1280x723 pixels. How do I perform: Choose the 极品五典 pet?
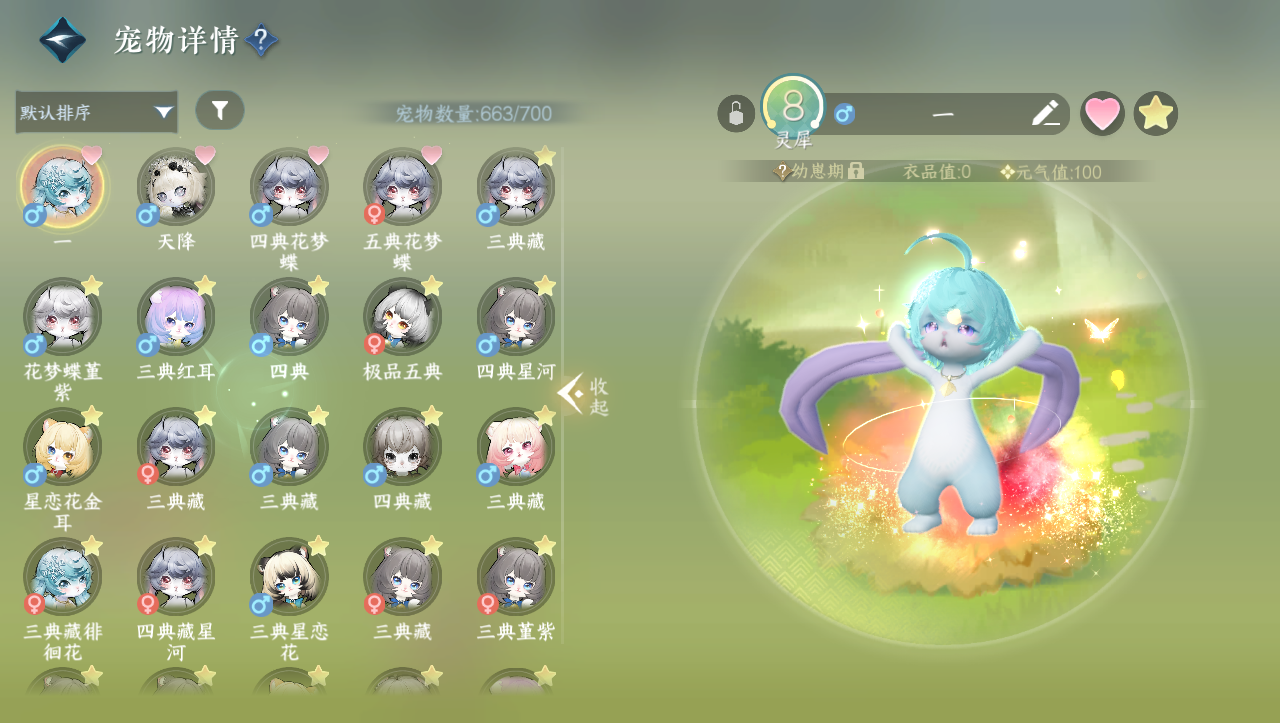point(402,318)
